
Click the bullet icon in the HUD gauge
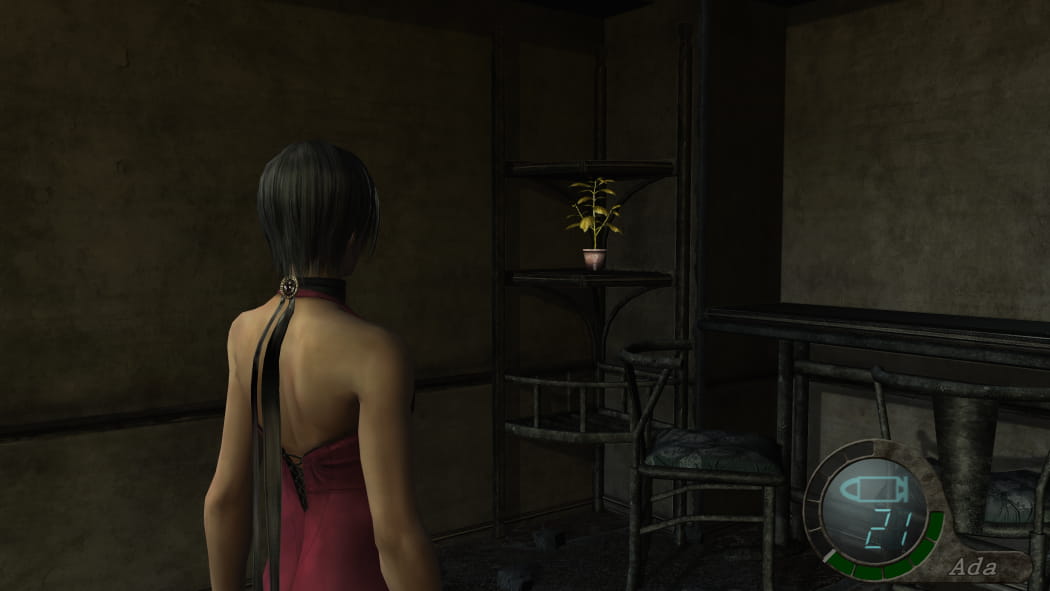click(x=873, y=490)
